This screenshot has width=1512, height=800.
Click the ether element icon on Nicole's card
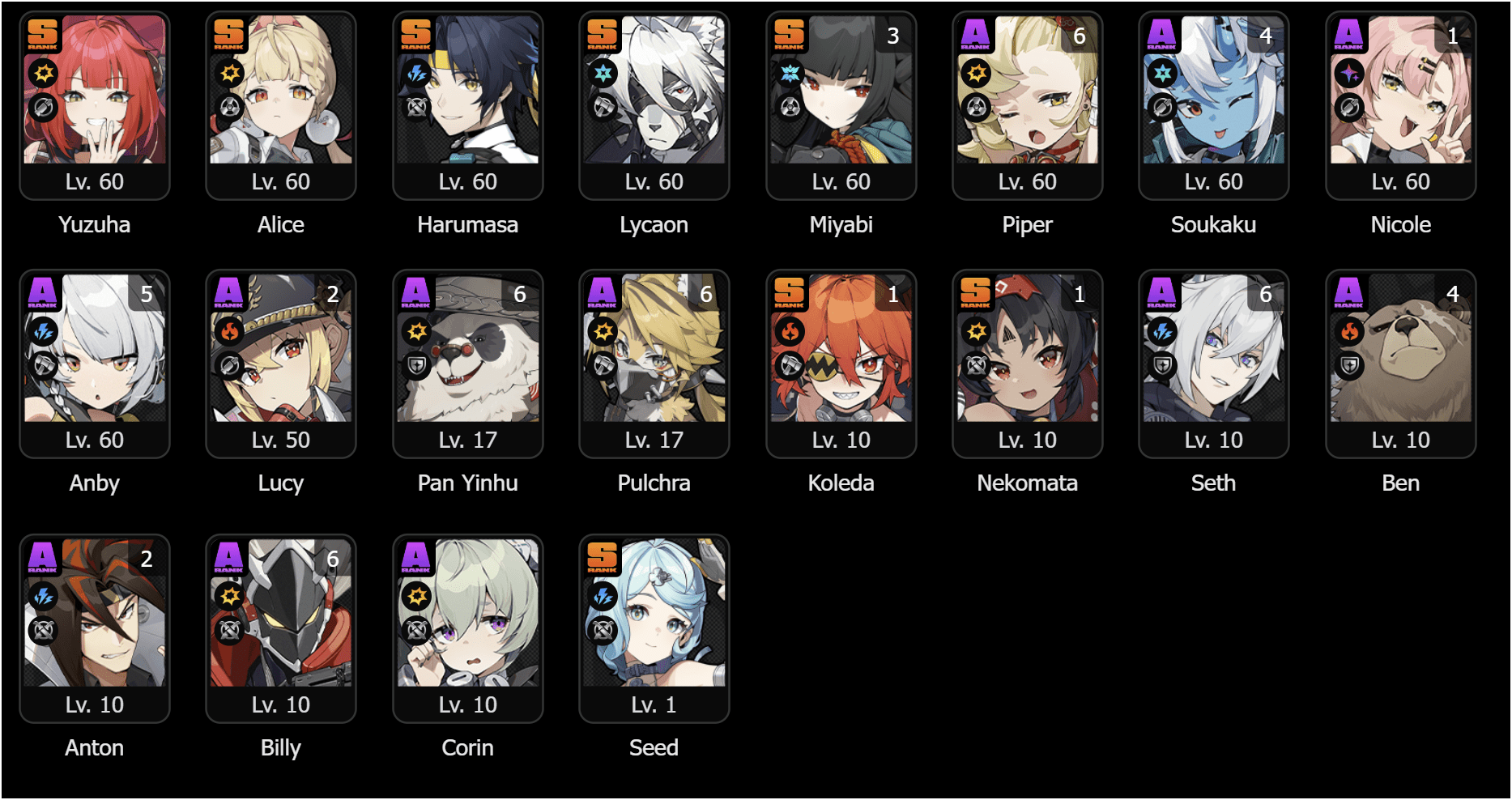pyautogui.click(x=1349, y=73)
